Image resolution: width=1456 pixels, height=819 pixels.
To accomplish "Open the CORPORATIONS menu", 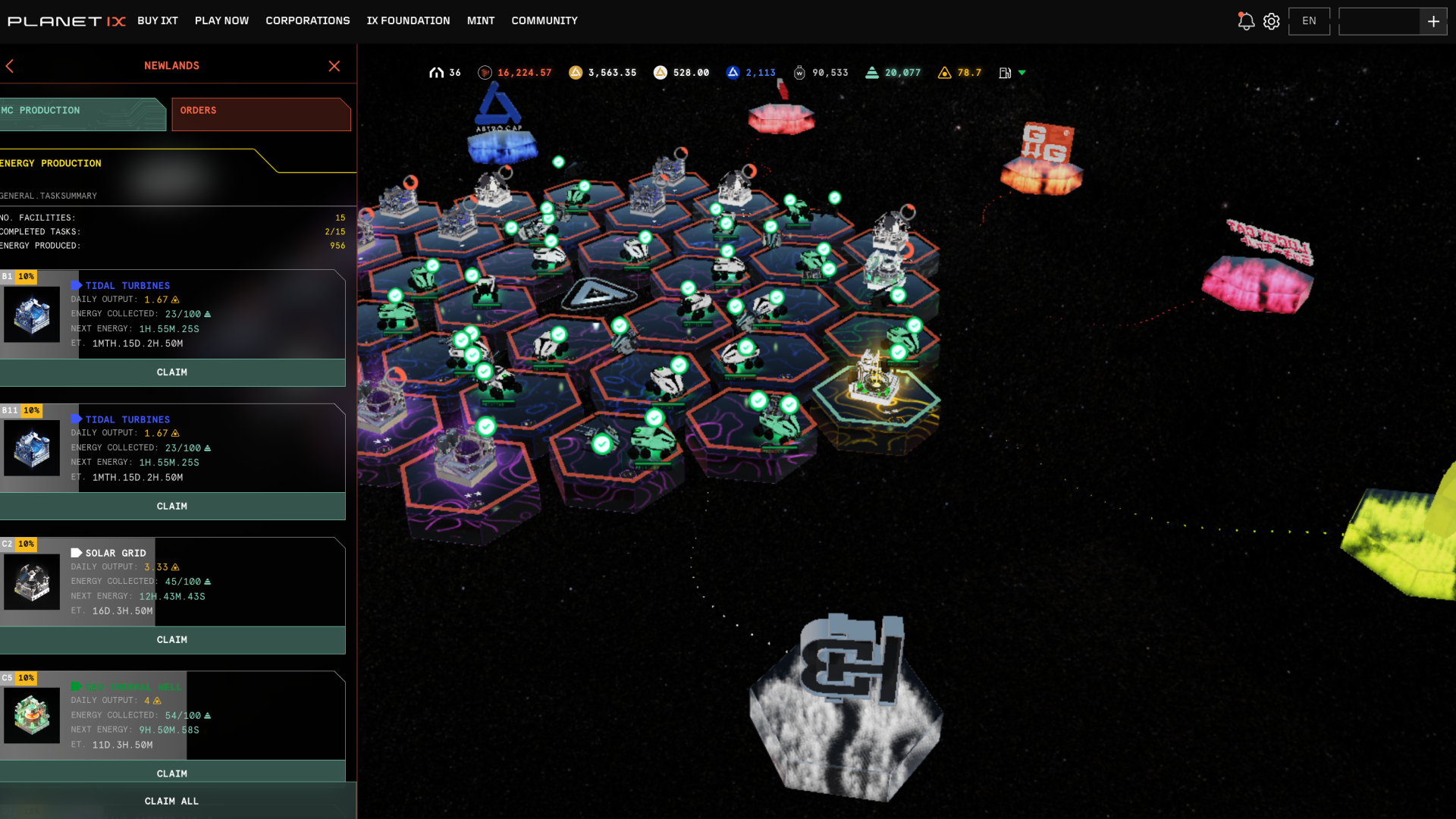I will [x=307, y=20].
